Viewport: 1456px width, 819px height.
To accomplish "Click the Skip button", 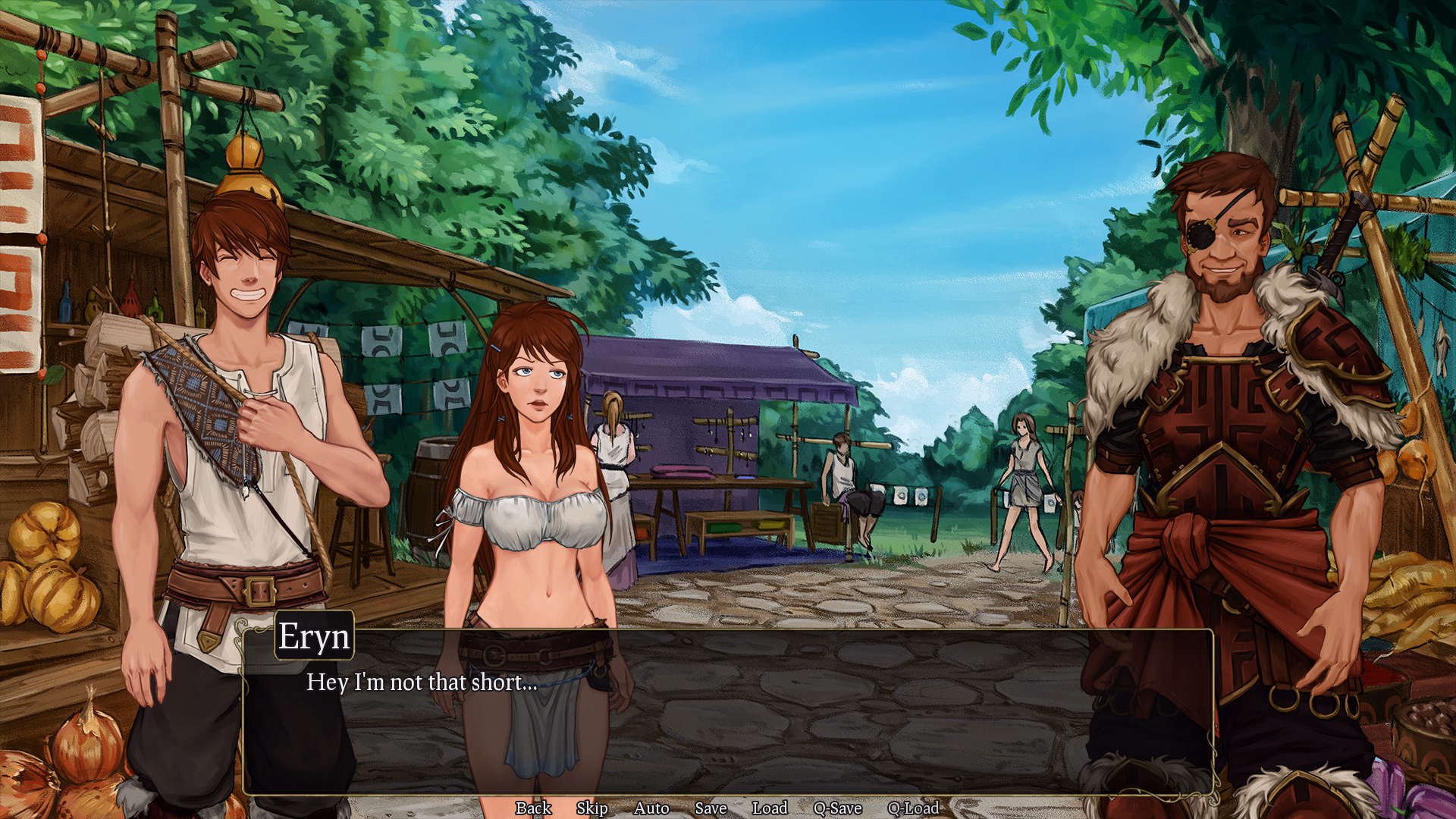I will 592,808.
